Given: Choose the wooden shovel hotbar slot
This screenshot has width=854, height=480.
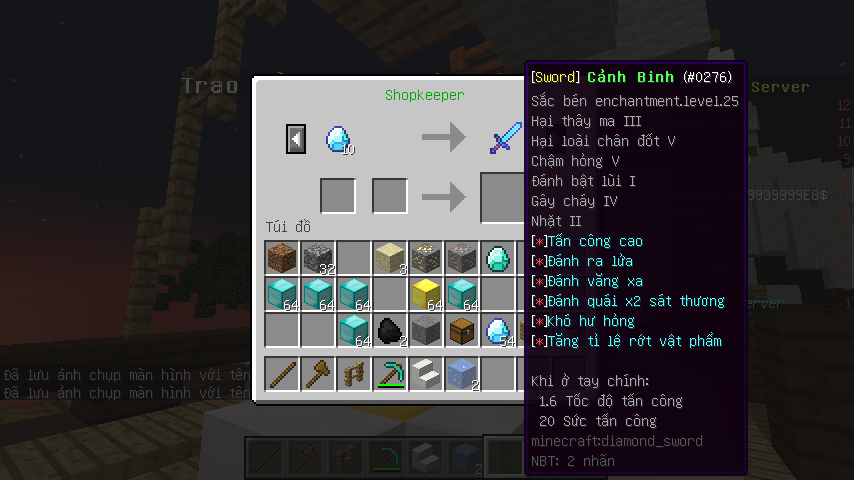Looking at the screenshot, I should 318,374.
